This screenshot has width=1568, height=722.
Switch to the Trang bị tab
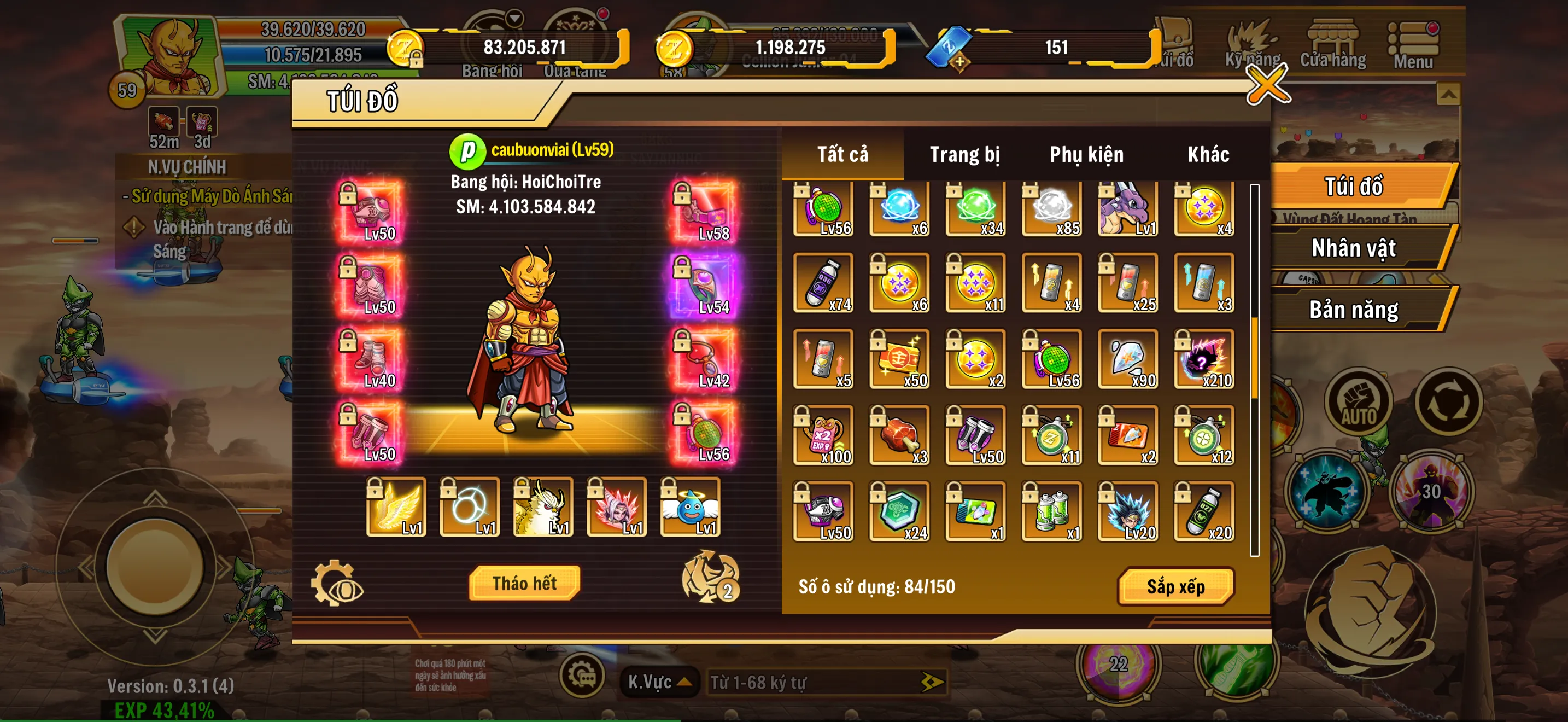967,154
